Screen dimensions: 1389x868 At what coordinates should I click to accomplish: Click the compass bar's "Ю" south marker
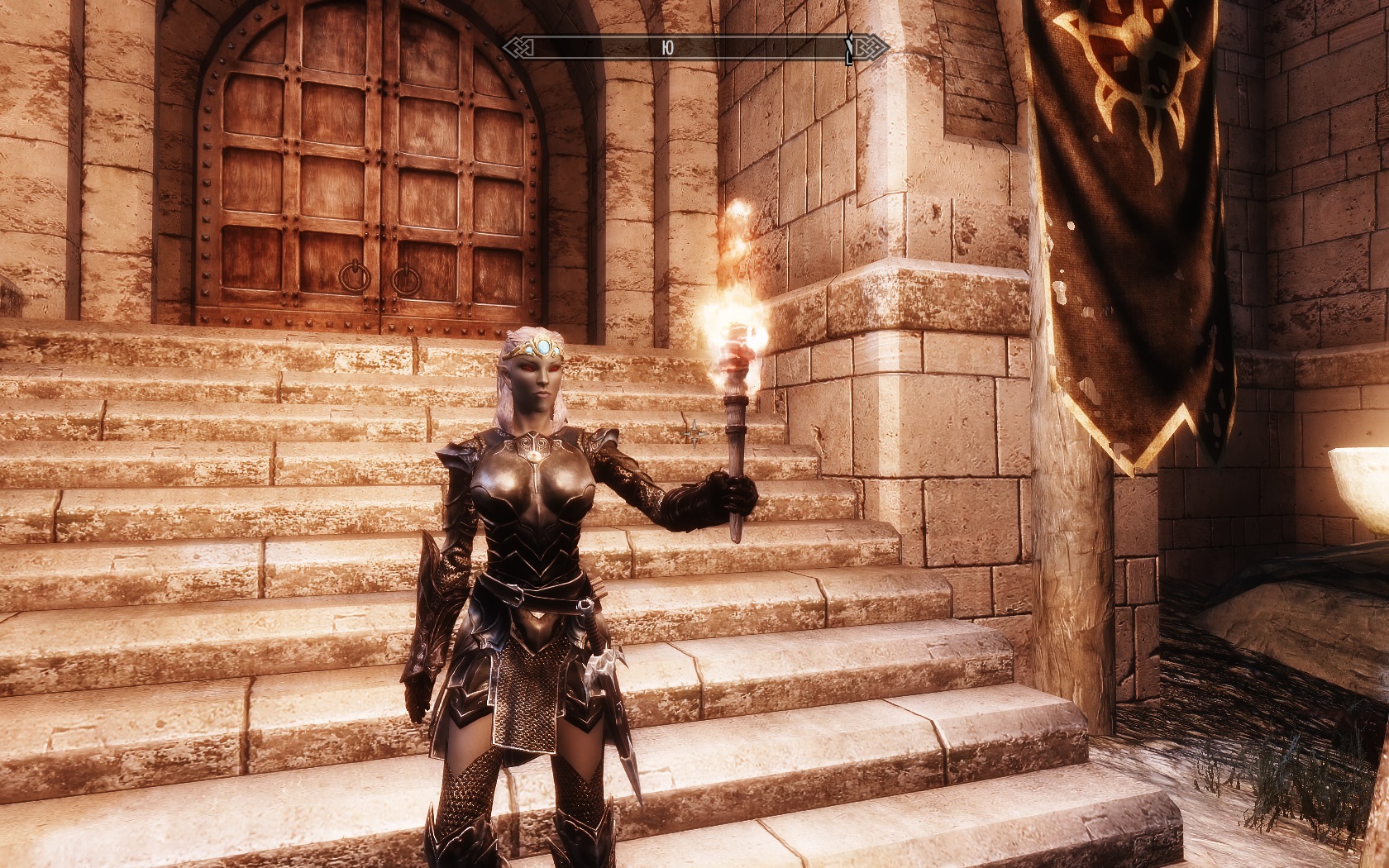pos(667,49)
